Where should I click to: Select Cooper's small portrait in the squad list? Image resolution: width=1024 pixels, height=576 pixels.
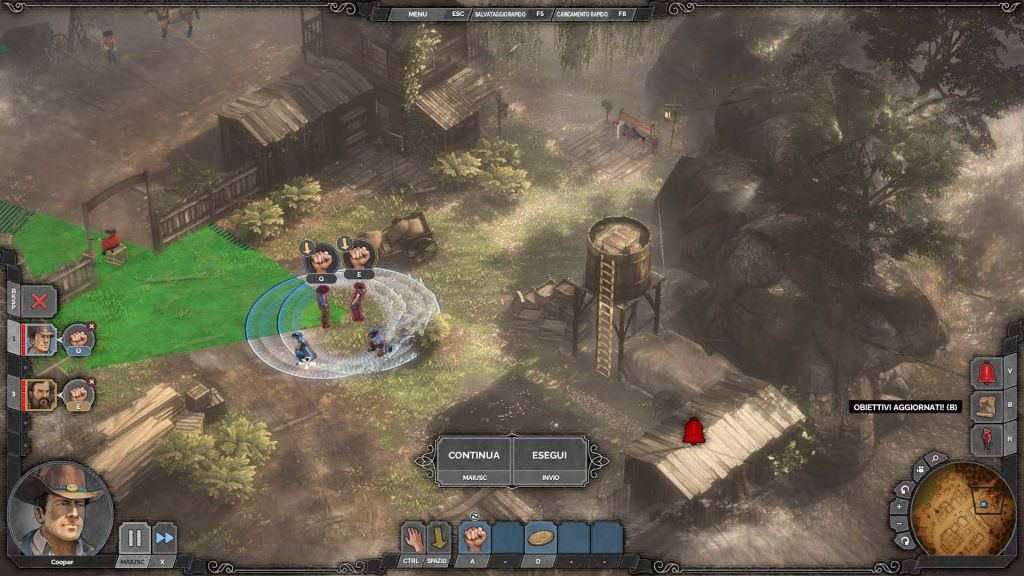click(x=41, y=339)
